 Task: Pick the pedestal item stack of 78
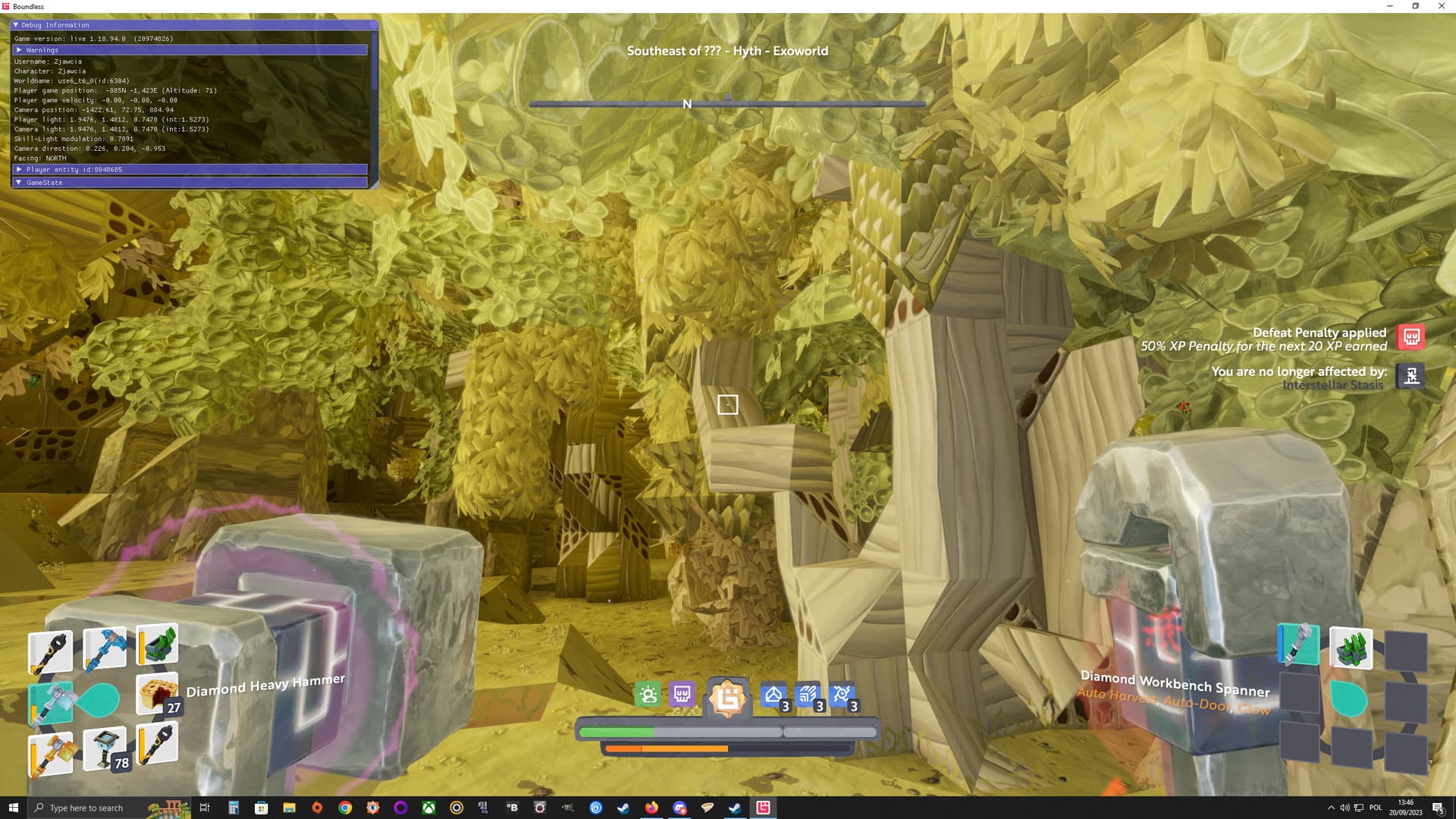click(x=105, y=749)
